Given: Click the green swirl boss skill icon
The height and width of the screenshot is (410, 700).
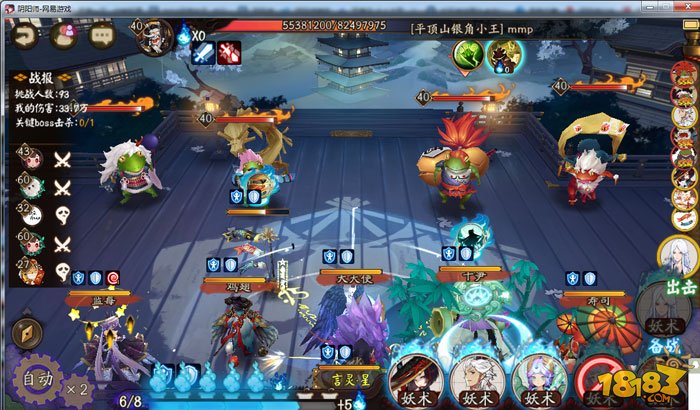Looking at the screenshot, I should 468,56.
